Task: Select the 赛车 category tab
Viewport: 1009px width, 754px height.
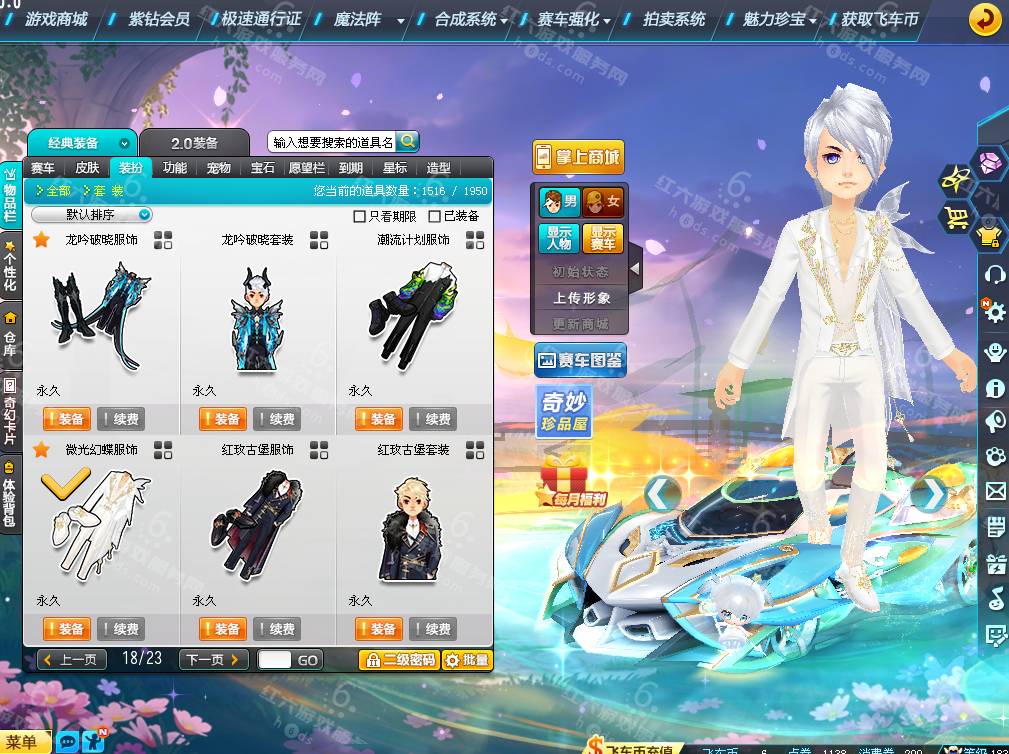Action: 43,168
